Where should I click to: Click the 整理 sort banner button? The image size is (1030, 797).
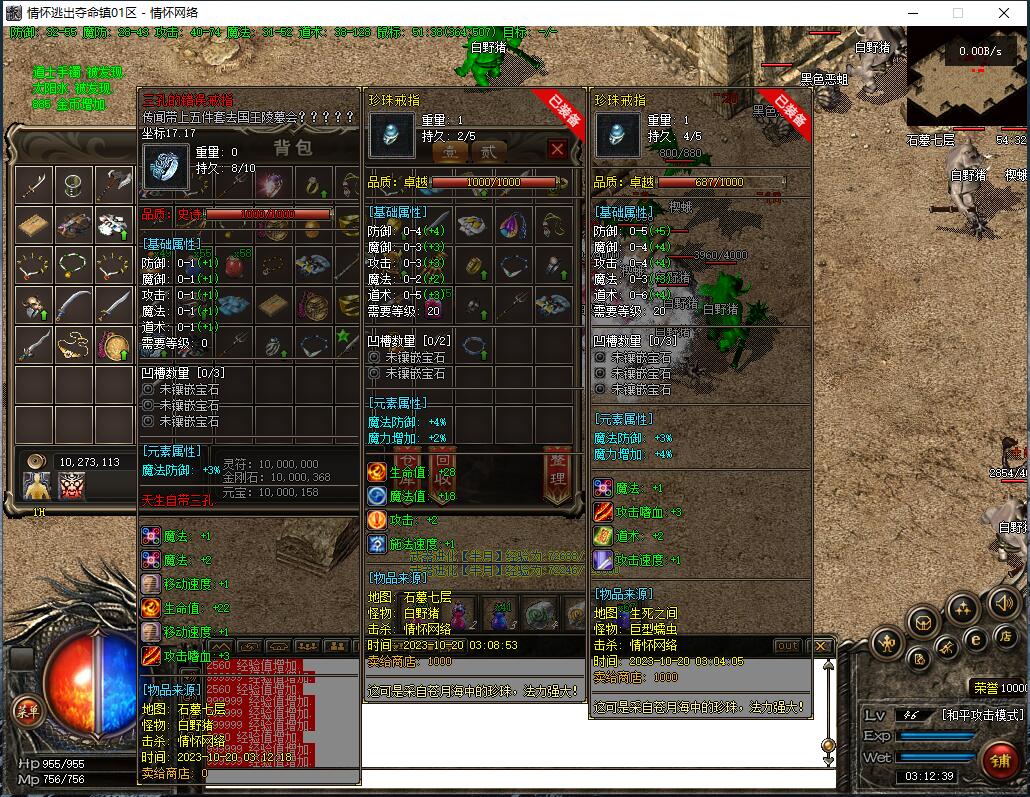[x=556, y=473]
